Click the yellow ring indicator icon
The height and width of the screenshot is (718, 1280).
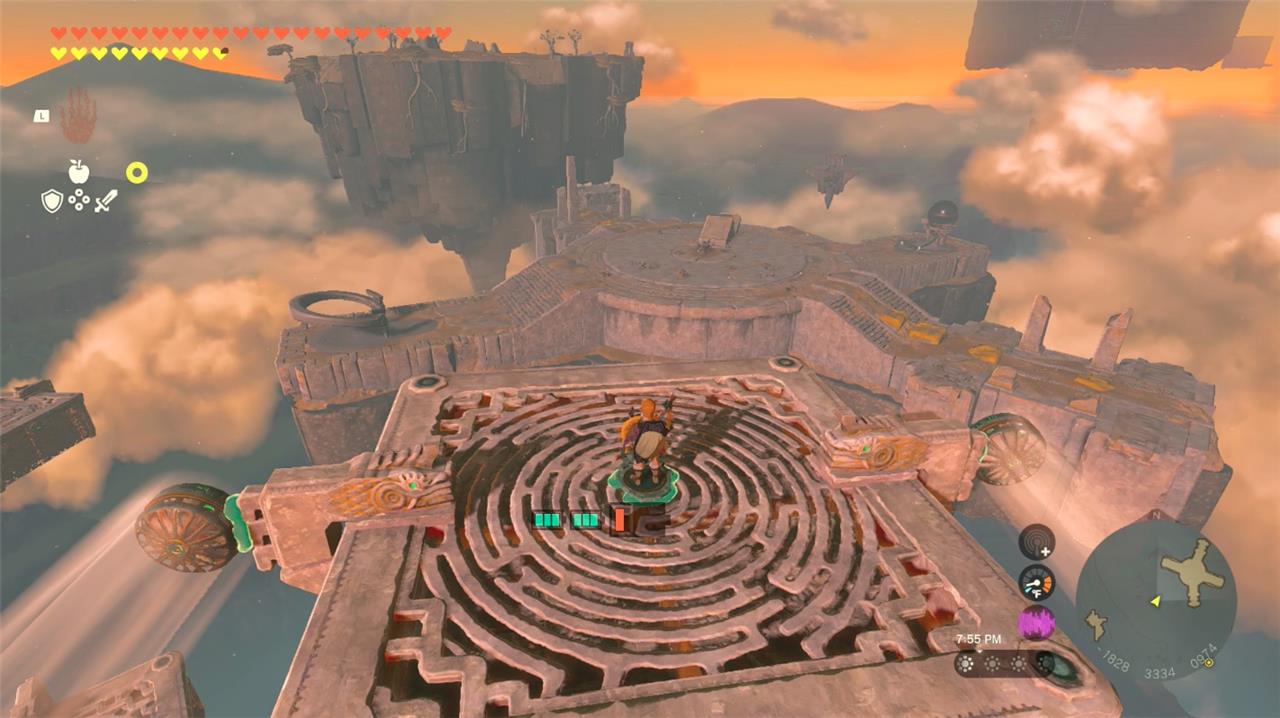137,173
